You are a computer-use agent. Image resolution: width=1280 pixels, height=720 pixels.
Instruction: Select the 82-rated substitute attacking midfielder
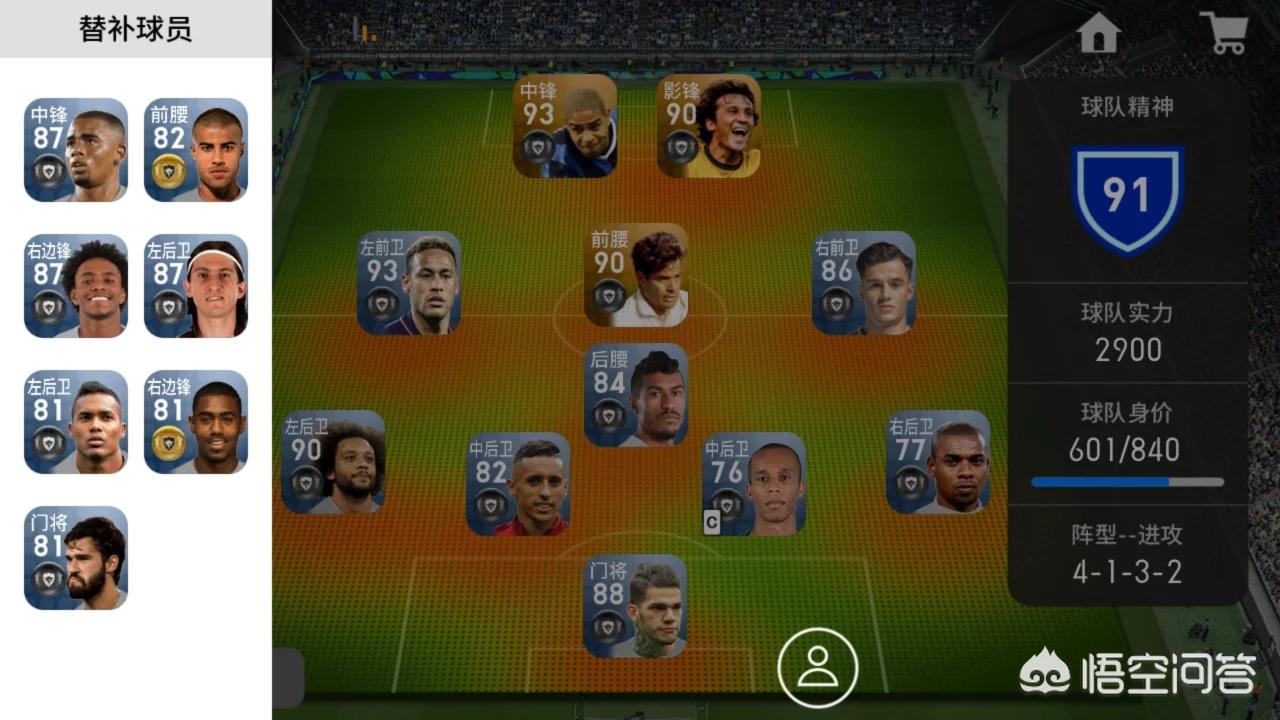[196, 150]
